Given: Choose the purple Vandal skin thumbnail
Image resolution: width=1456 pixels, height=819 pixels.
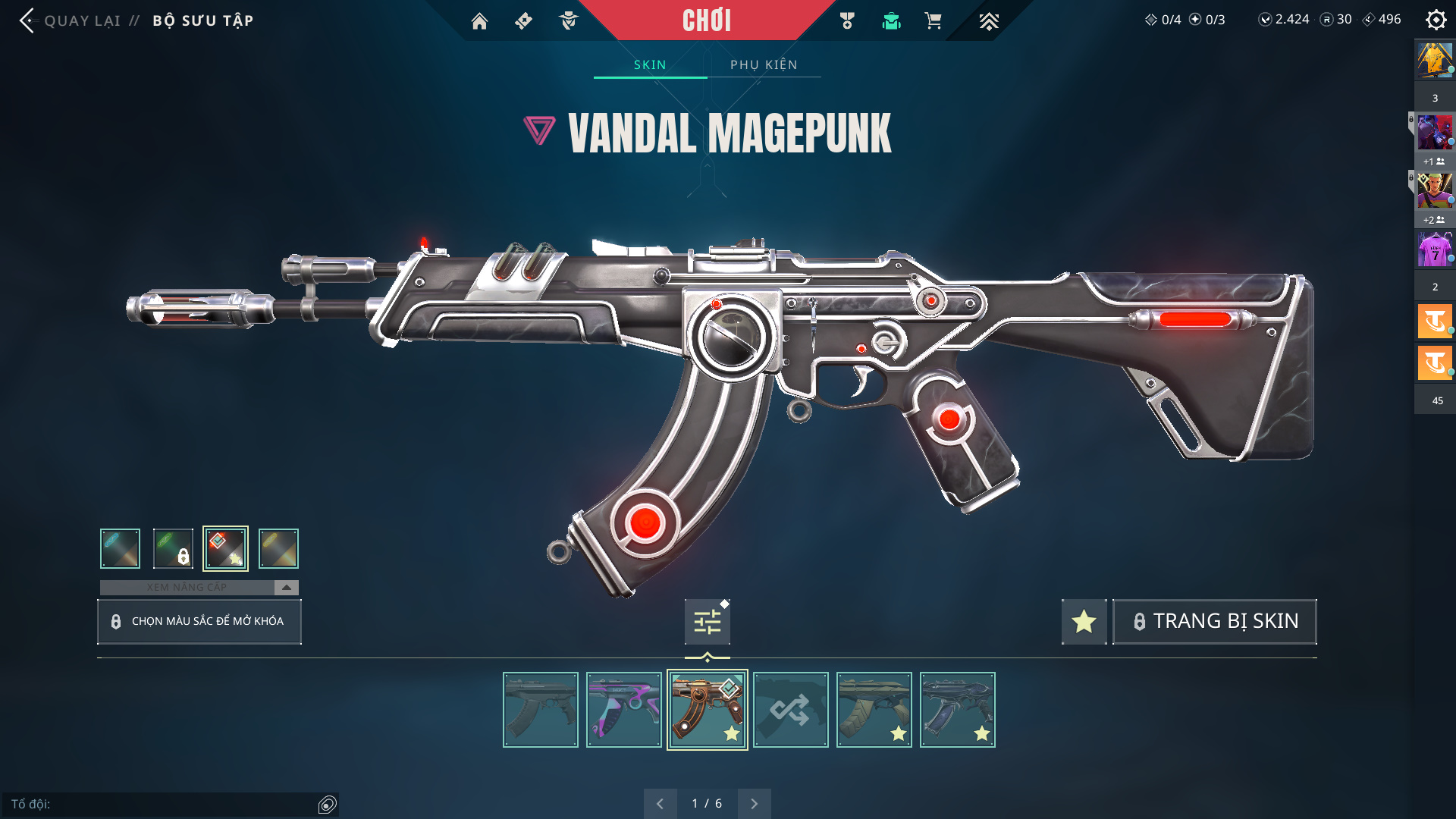Looking at the screenshot, I should tap(623, 710).
